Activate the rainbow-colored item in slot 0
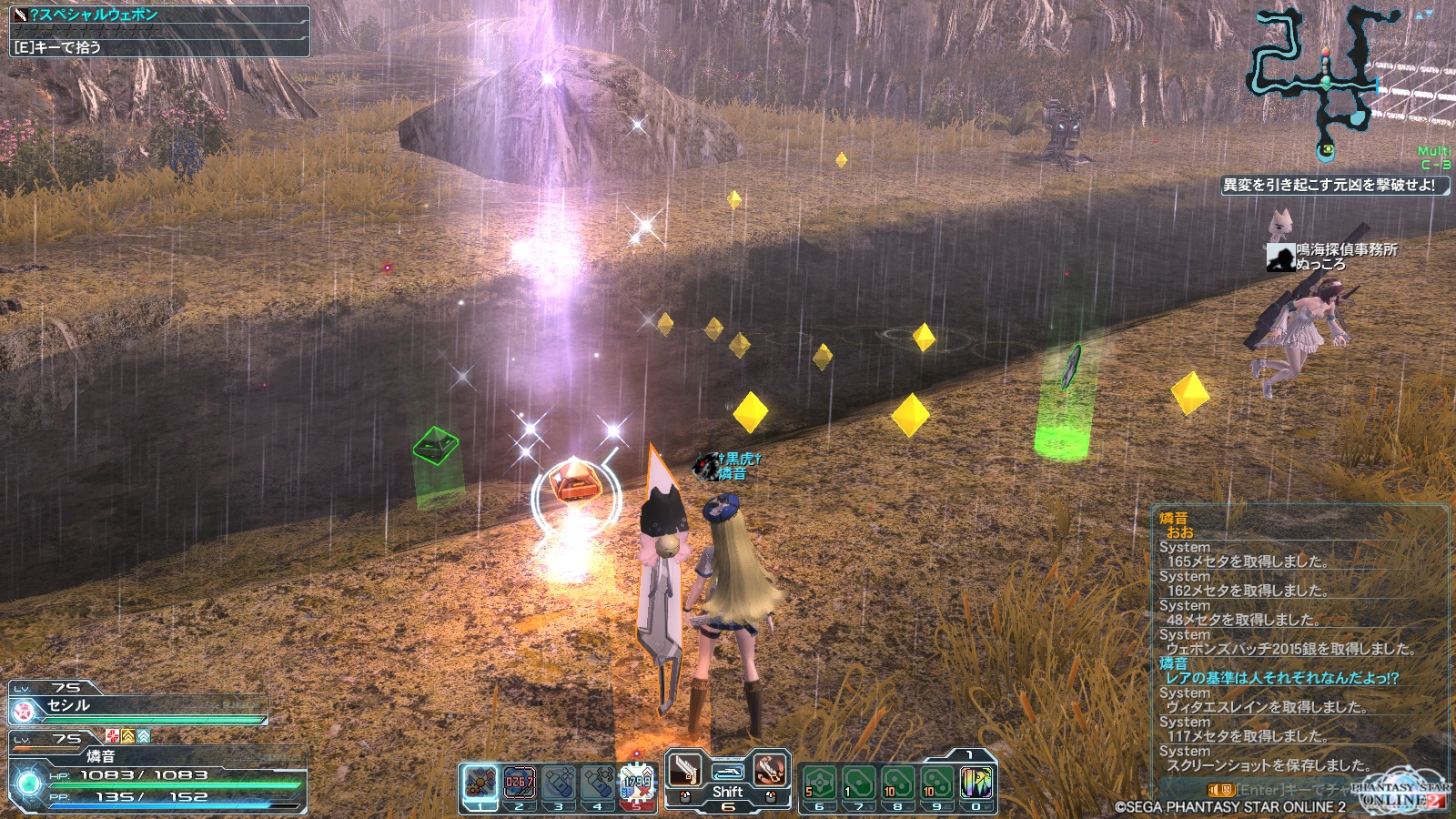This screenshot has height=819, width=1456. coord(976,783)
